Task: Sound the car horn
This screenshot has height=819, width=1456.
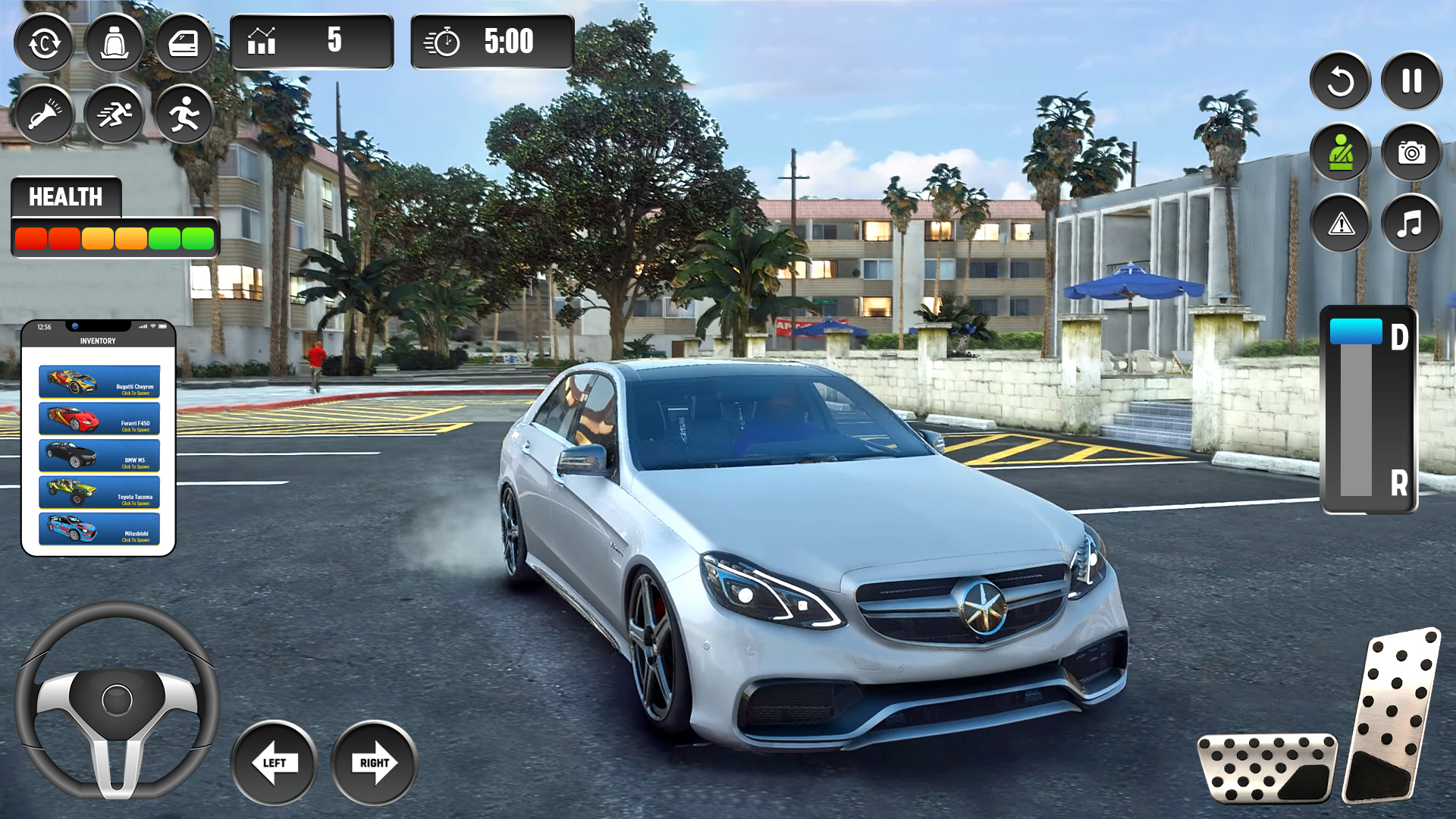Action: (x=44, y=115)
